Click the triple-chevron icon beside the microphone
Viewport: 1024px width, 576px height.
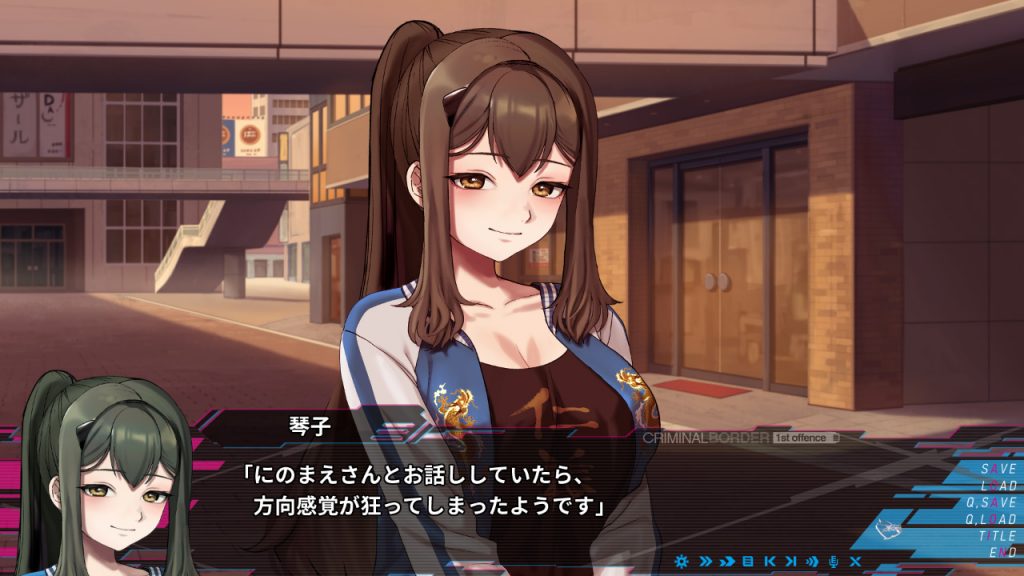813,561
